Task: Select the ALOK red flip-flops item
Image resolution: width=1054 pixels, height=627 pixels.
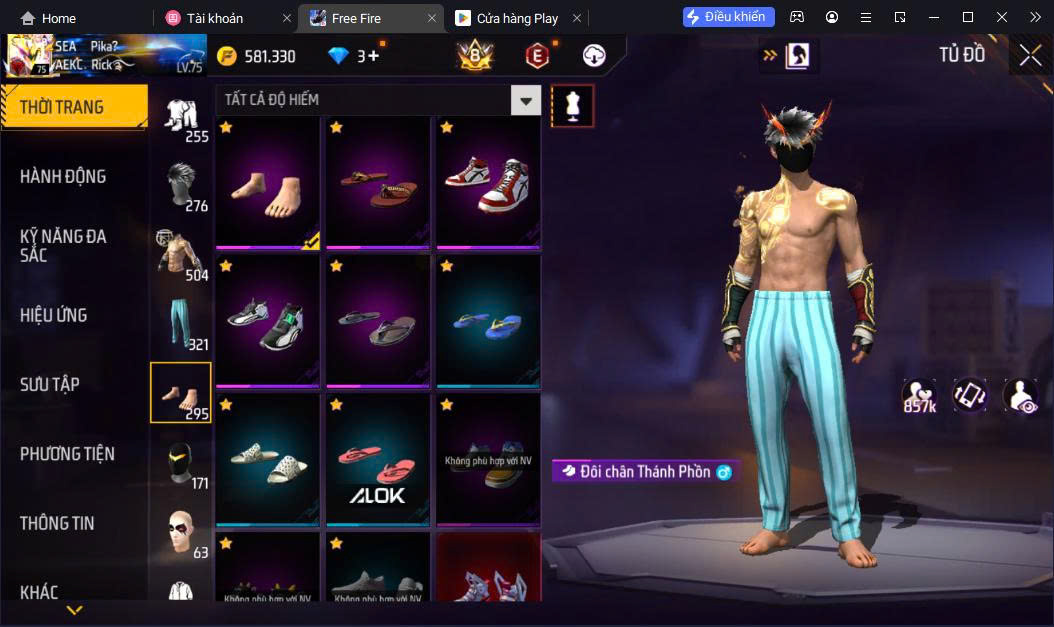Action: coord(377,461)
